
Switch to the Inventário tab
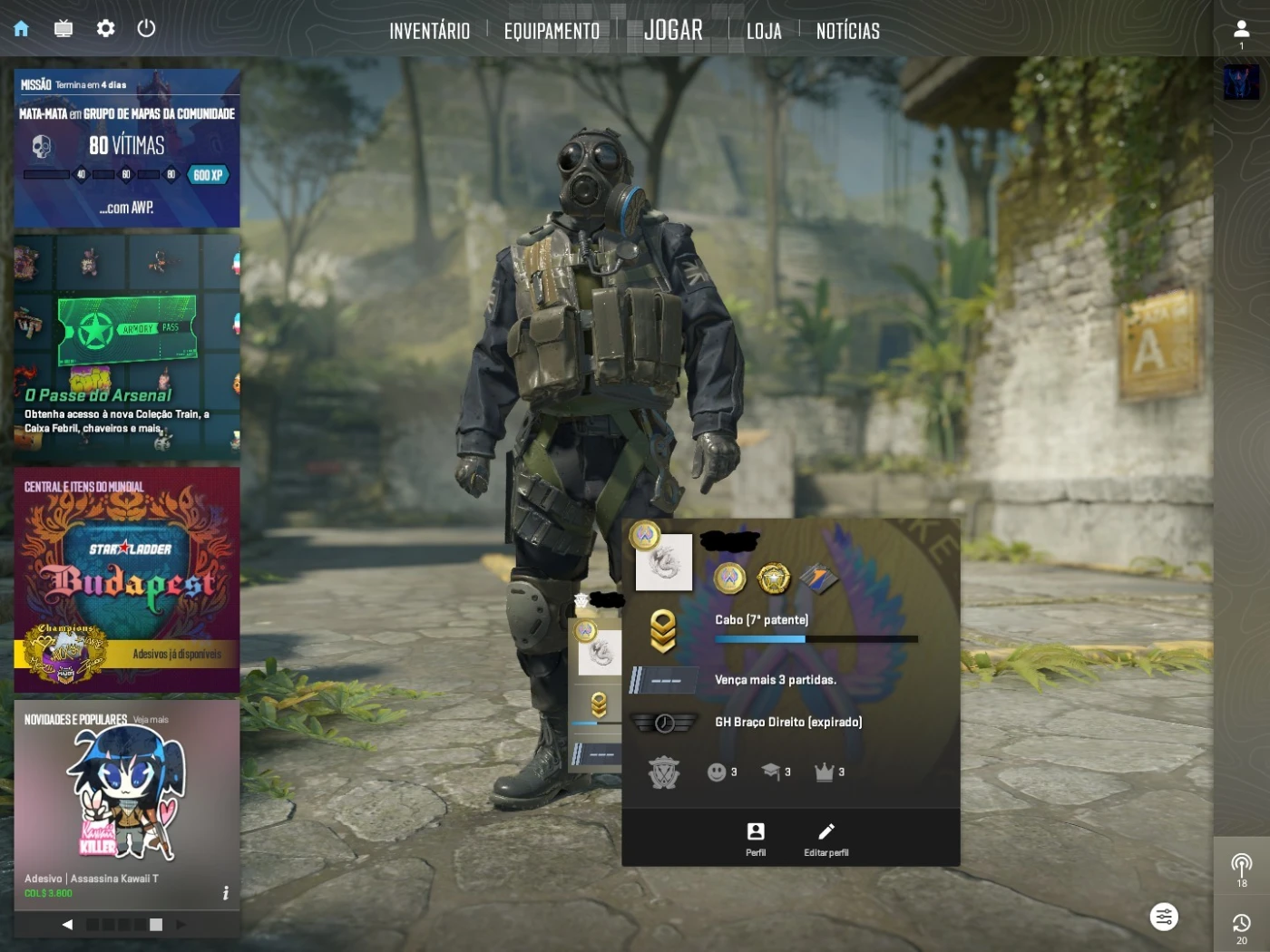(x=429, y=31)
